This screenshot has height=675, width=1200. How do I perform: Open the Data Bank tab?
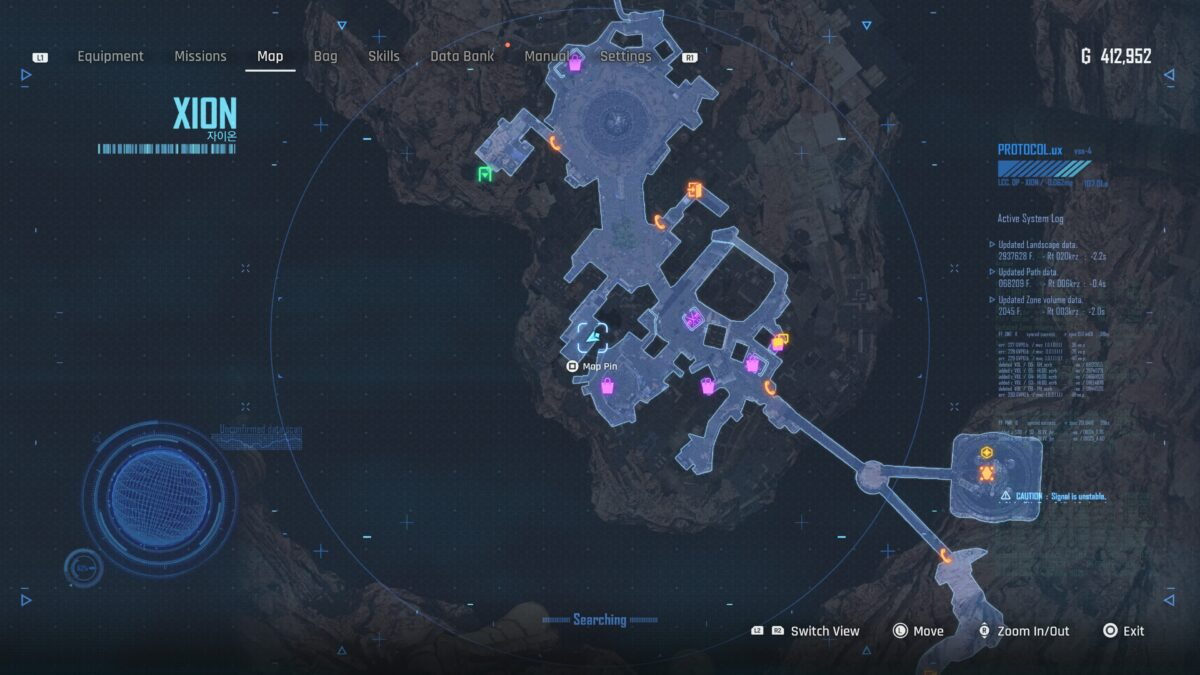coord(462,57)
